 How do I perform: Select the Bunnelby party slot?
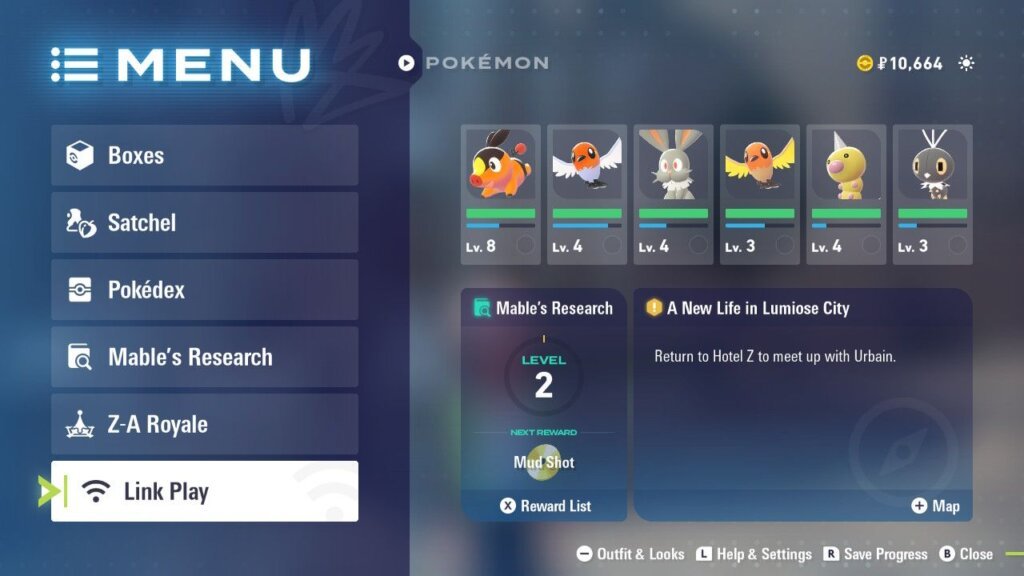pyautogui.click(x=673, y=194)
